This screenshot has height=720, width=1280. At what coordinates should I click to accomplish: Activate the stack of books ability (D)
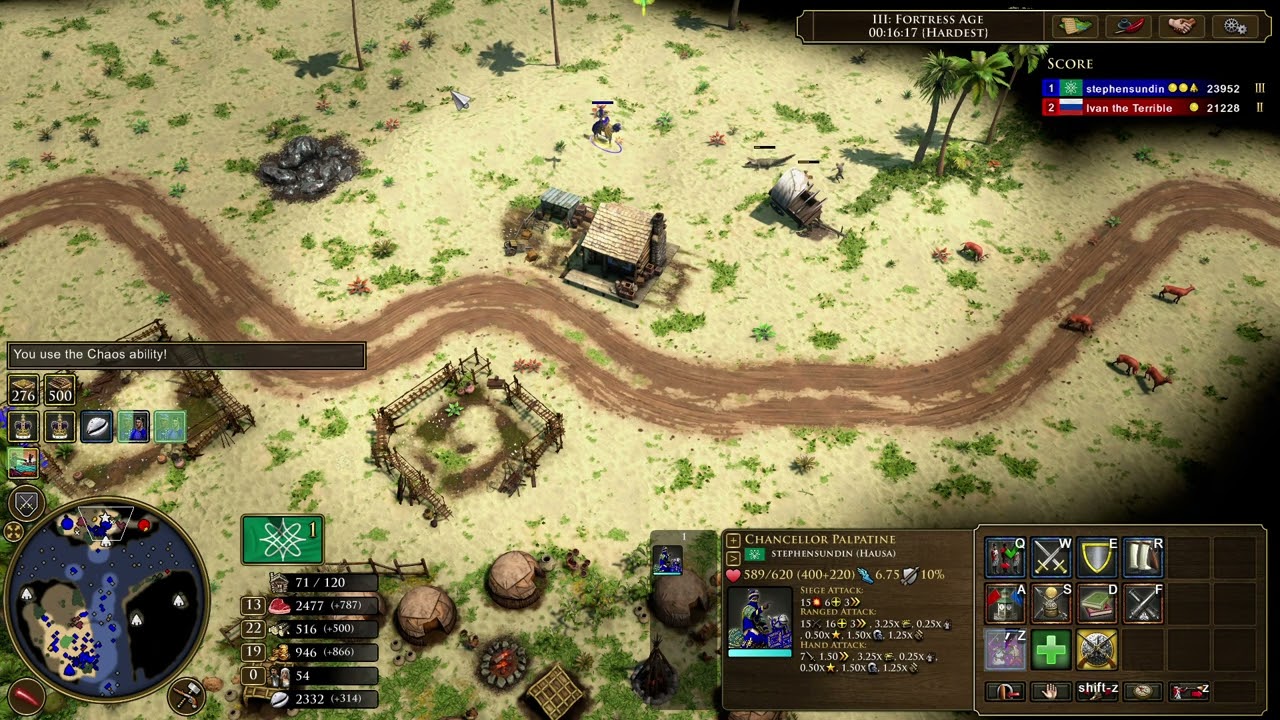point(1097,603)
